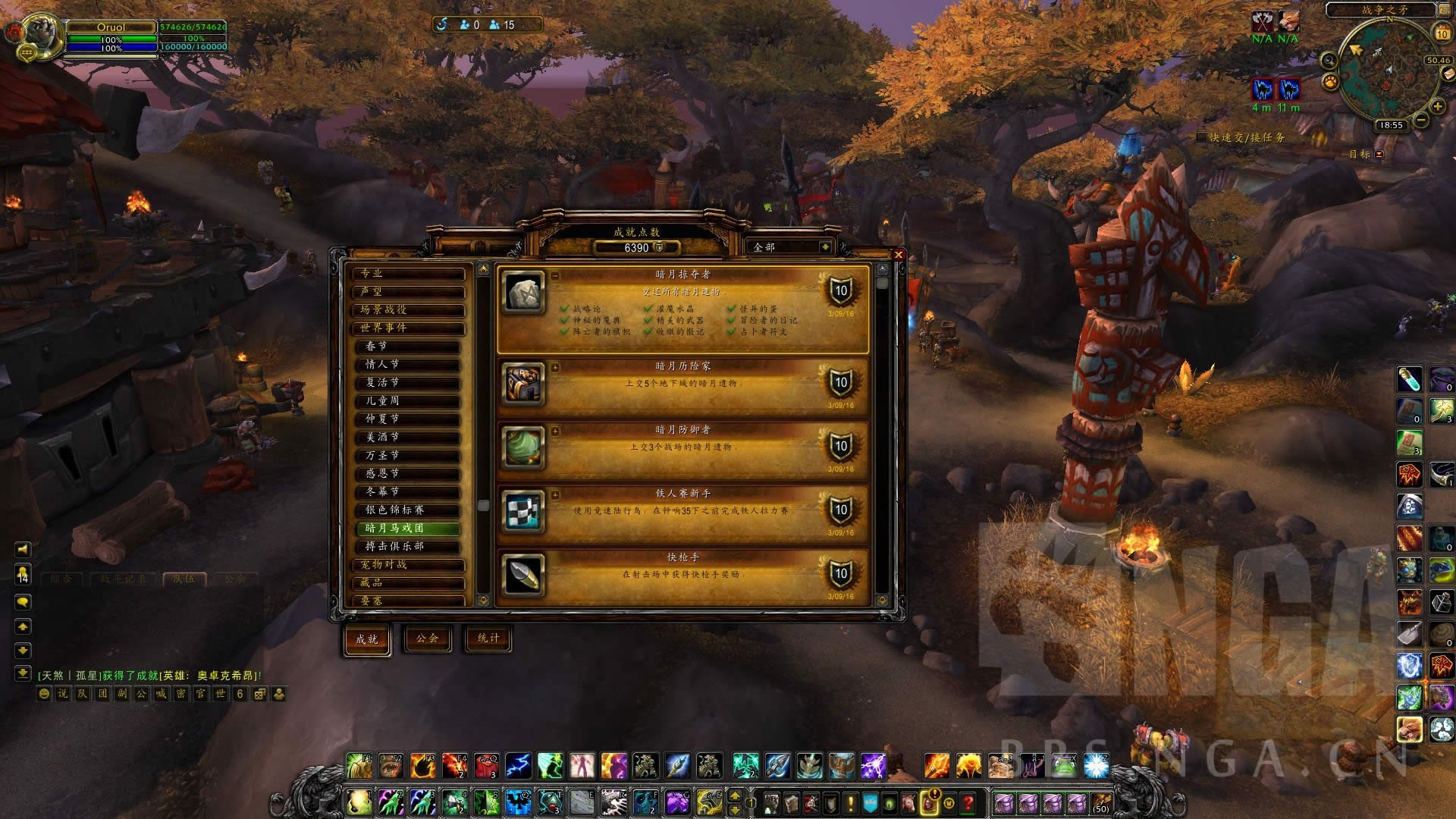This screenshot has width=1456, height=819.
Task: Close the achievements window
Action: (x=899, y=255)
